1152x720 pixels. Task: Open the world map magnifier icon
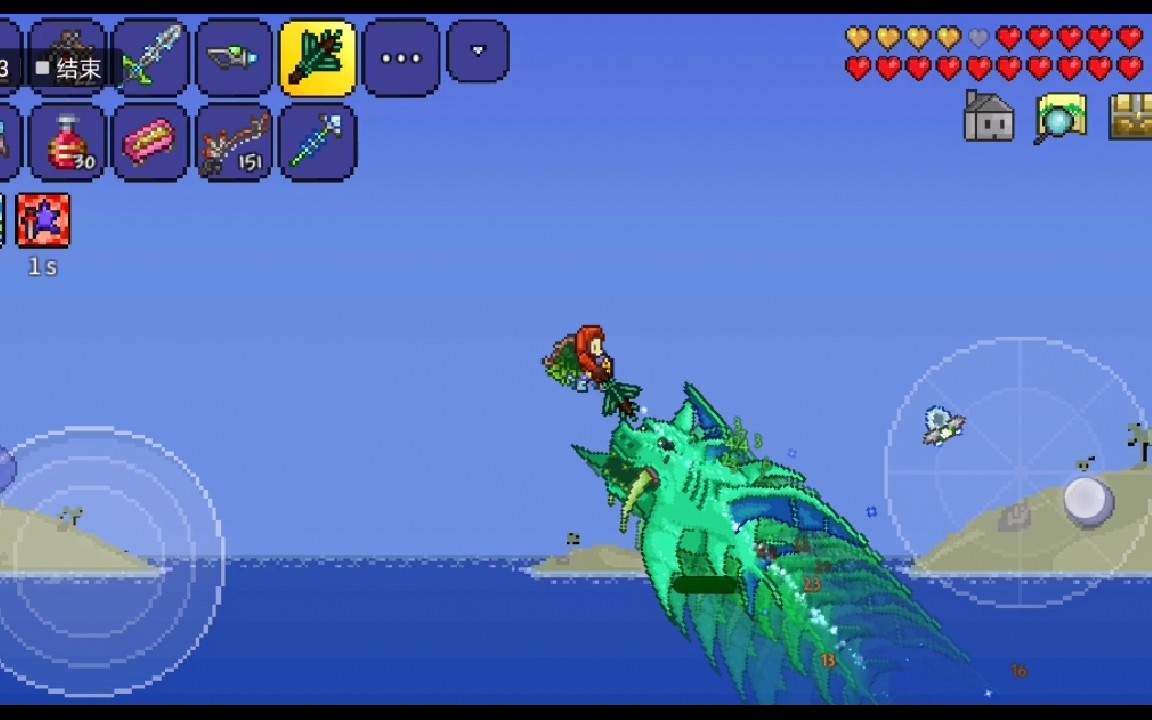(x=1060, y=118)
